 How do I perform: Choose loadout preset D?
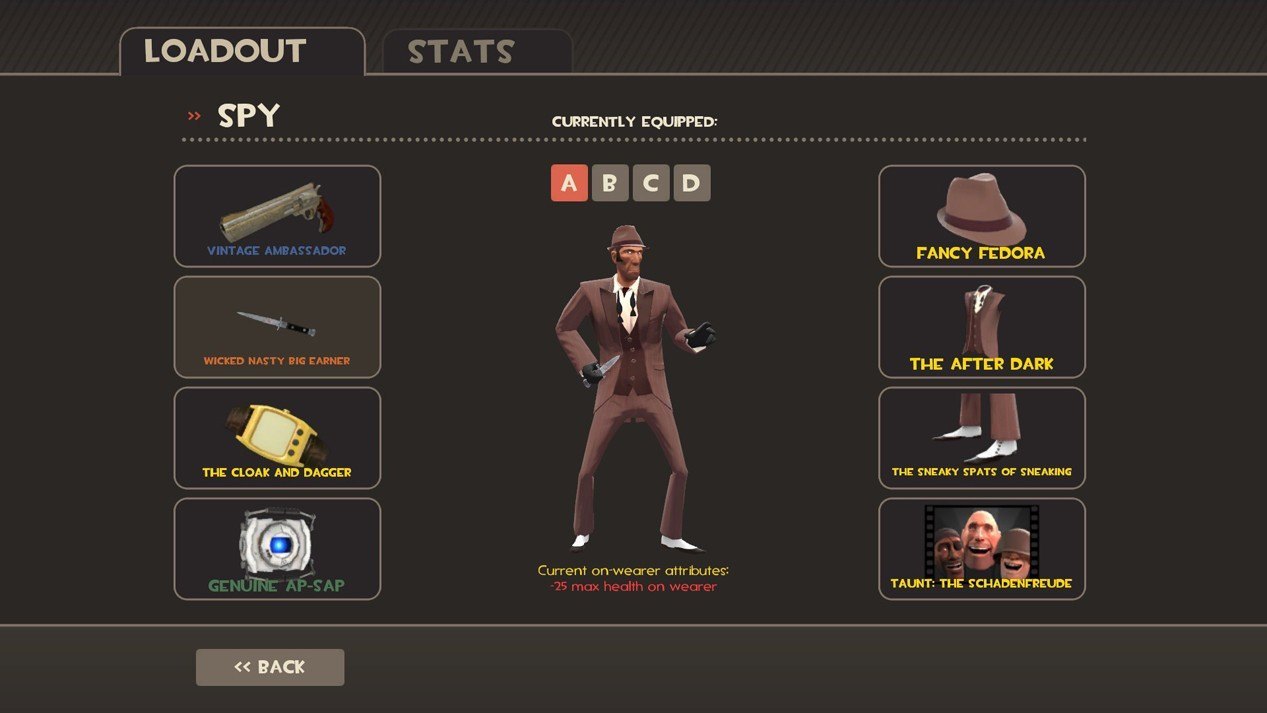click(x=692, y=183)
